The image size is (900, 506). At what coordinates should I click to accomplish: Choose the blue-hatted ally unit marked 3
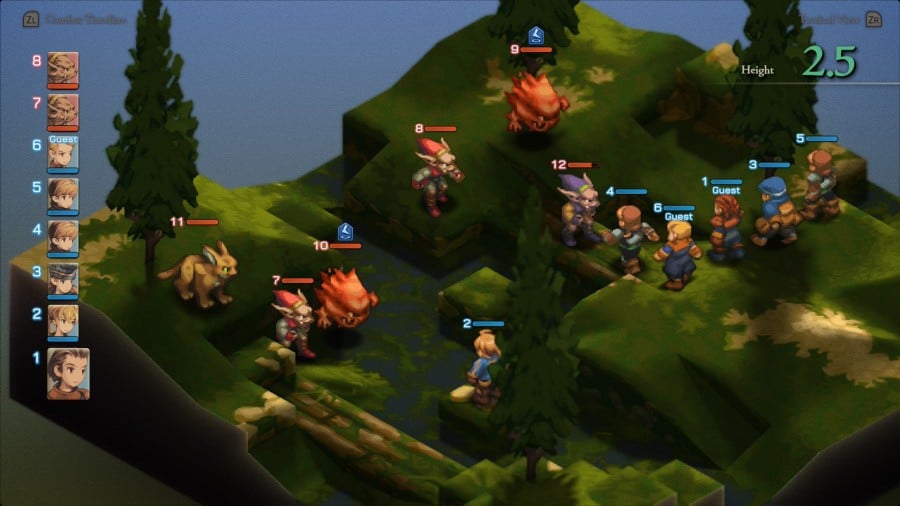[x=774, y=211]
